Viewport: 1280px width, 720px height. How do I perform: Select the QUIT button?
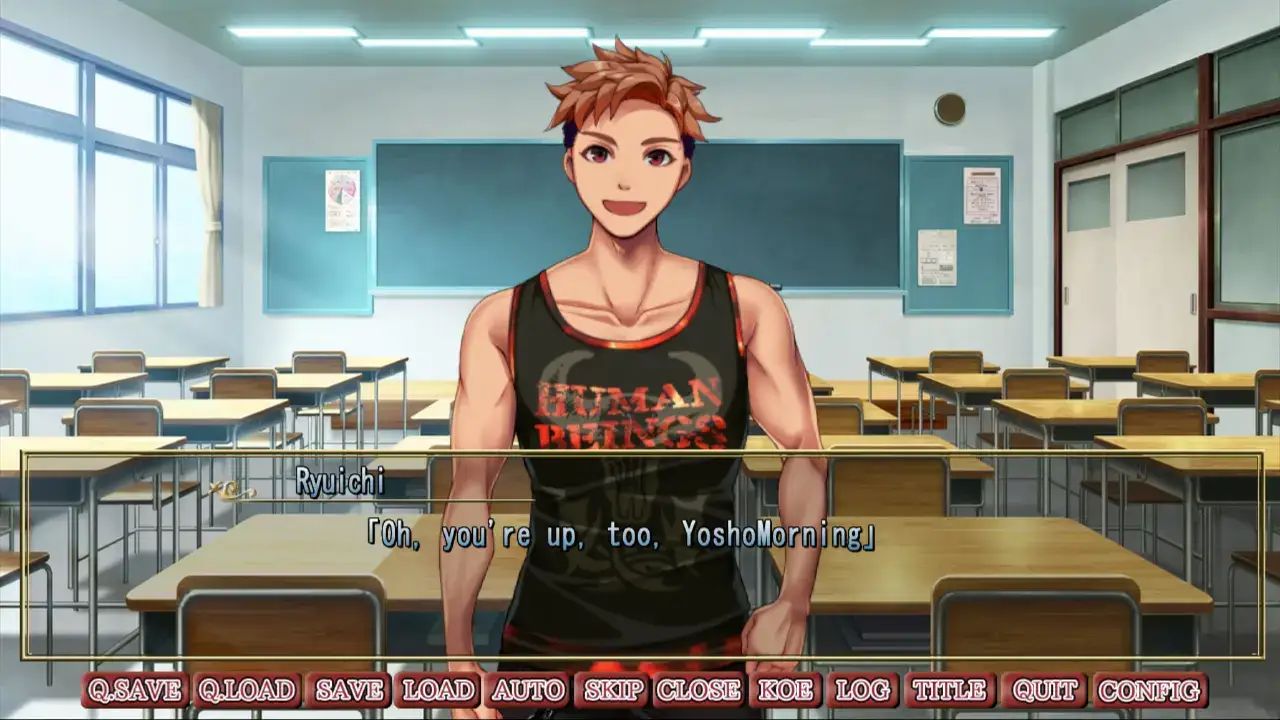click(1044, 690)
